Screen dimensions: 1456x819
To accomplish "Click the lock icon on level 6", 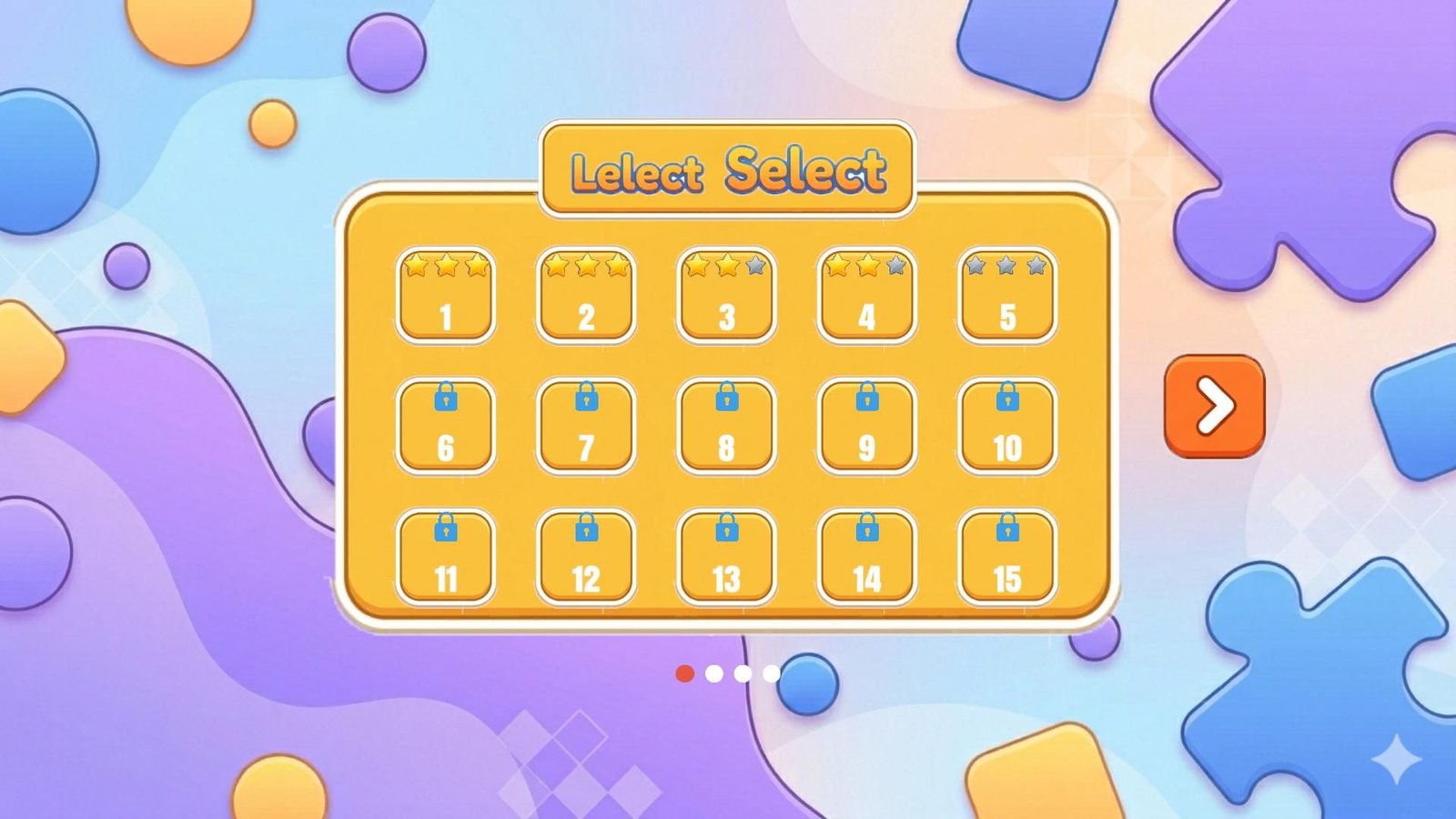I will click(446, 397).
